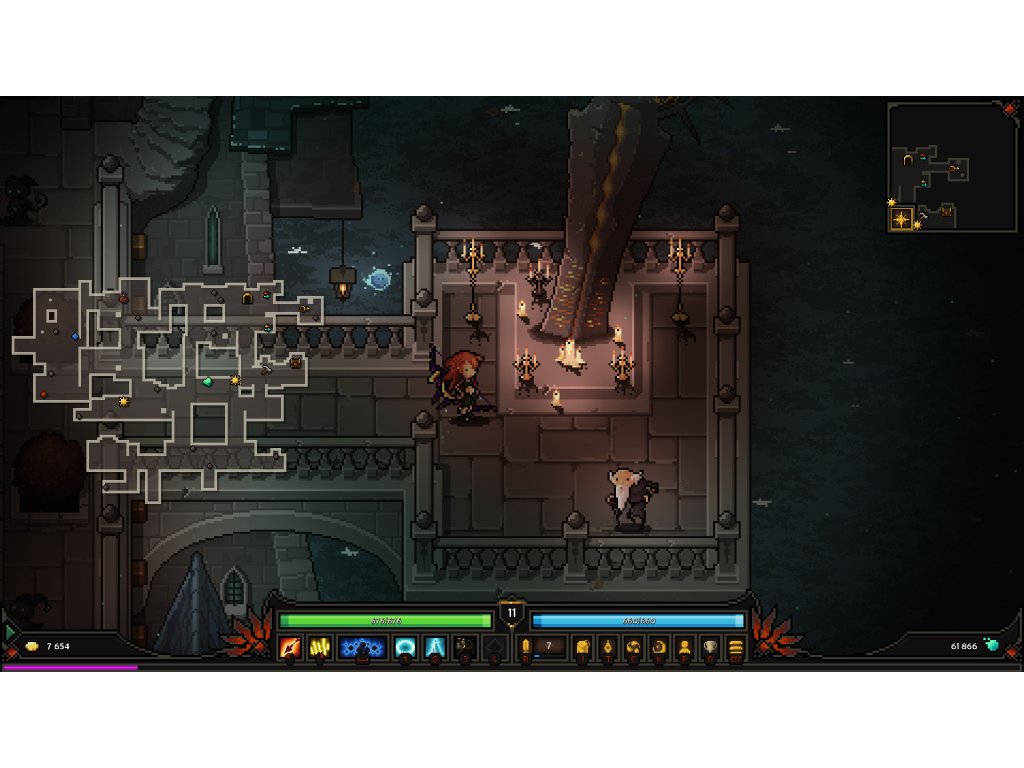The height and width of the screenshot is (768, 1024).
Task: Use the golden arrow volley skill
Action: [x=320, y=647]
